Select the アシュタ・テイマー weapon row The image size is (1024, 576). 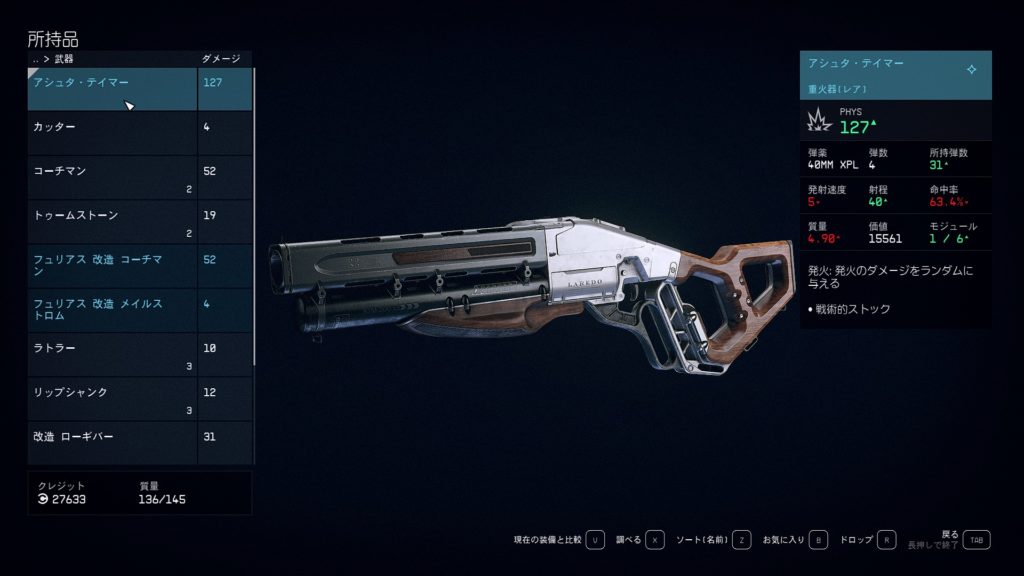tap(112, 88)
